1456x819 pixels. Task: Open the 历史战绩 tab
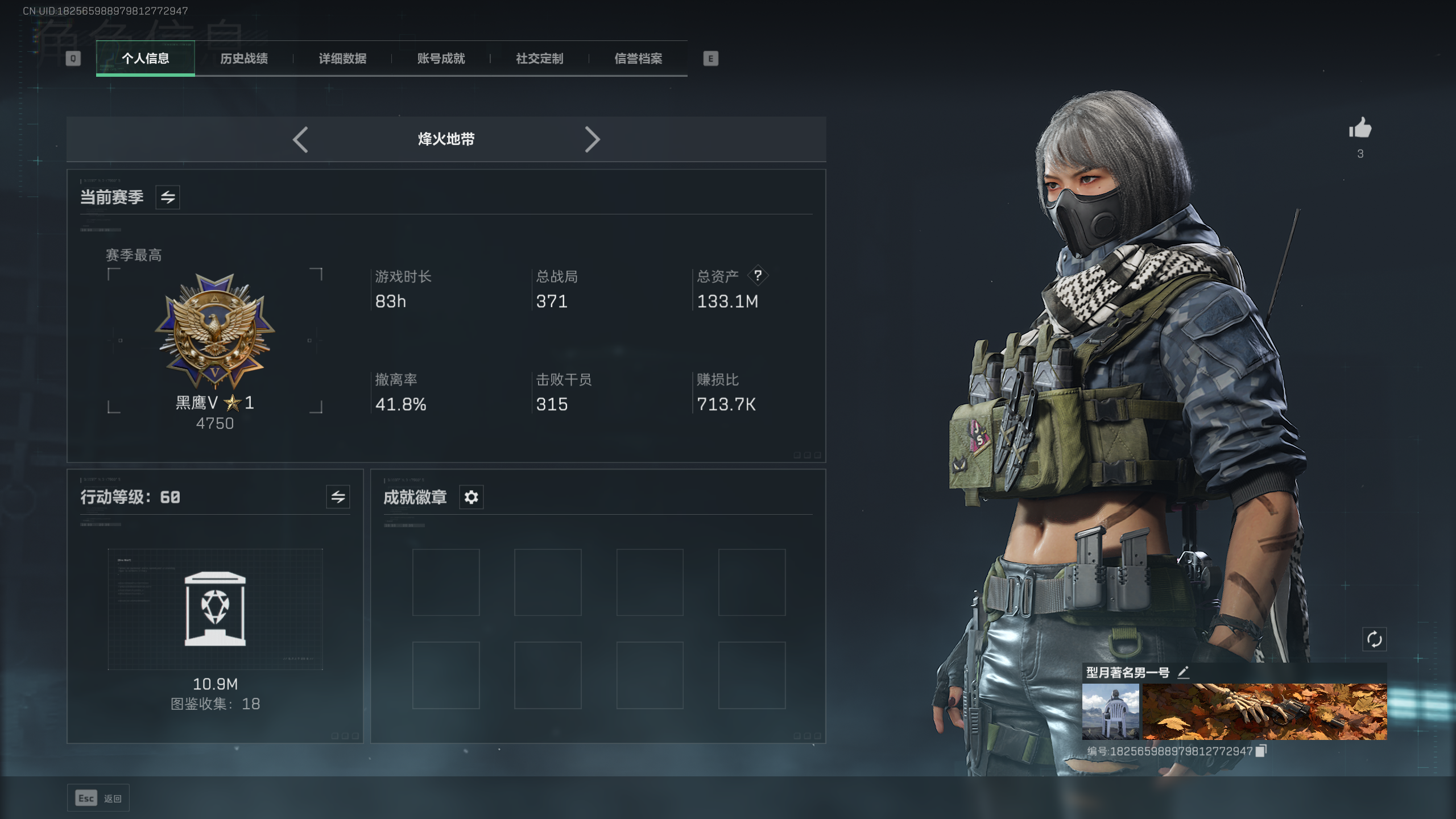[x=244, y=59]
